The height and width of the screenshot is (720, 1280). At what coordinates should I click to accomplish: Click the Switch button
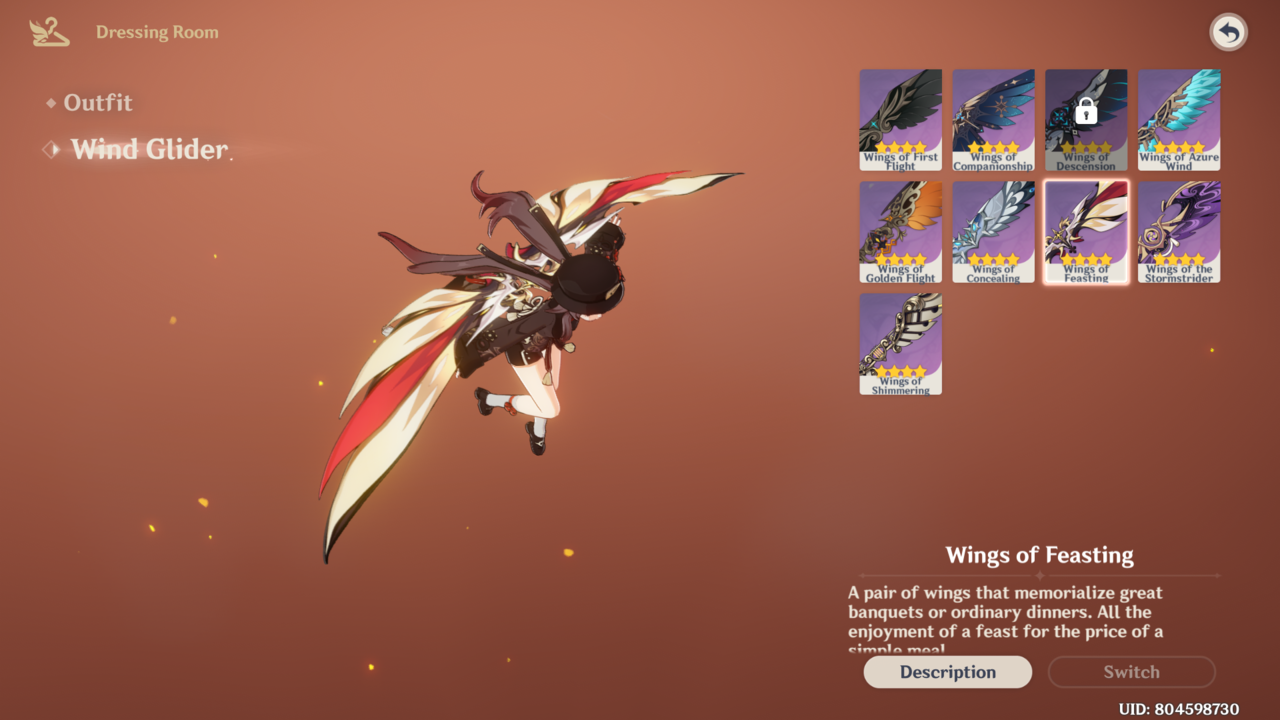tap(1131, 672)
